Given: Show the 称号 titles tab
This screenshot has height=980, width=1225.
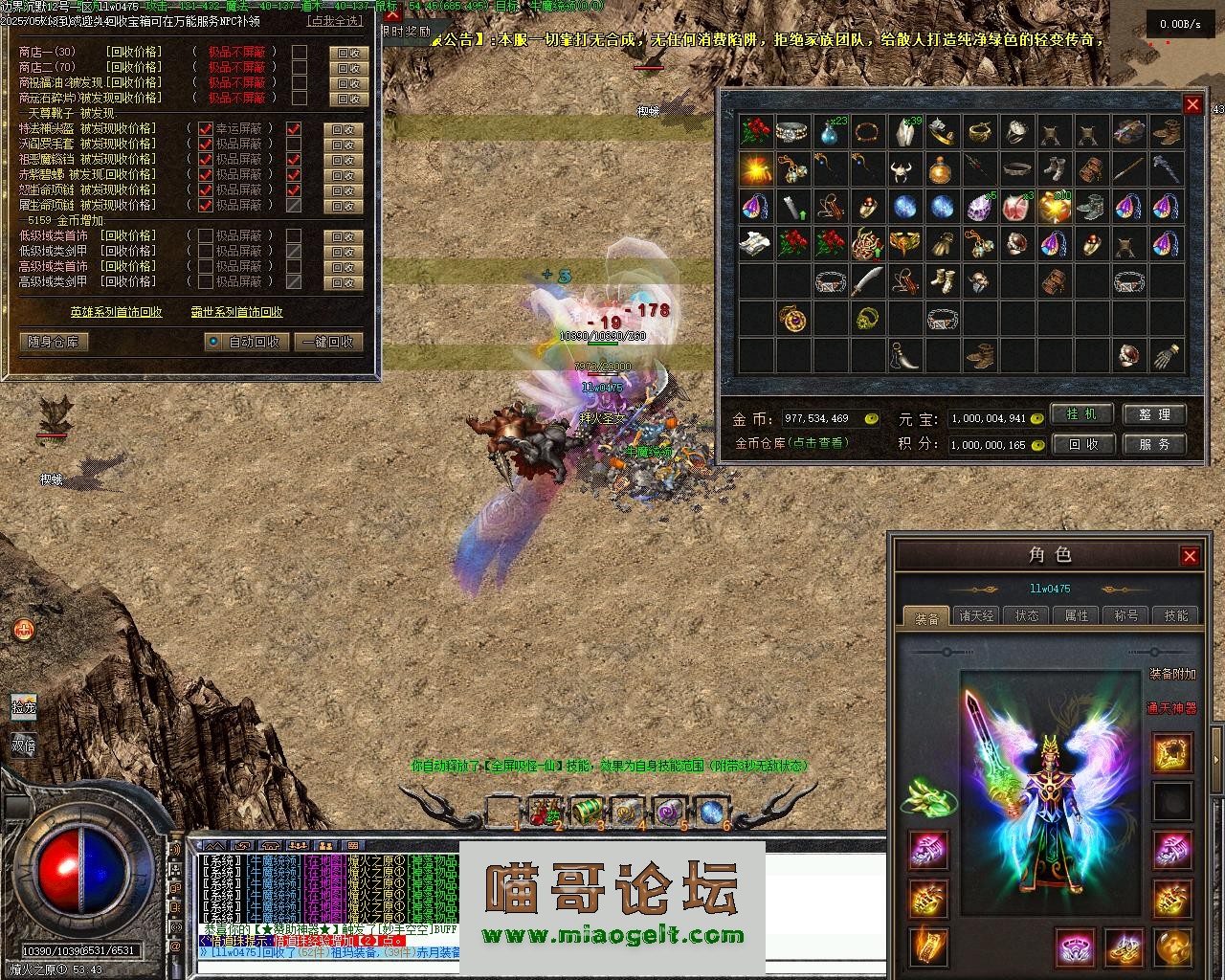Looking at the screenshot, I should coord(1126,615).
